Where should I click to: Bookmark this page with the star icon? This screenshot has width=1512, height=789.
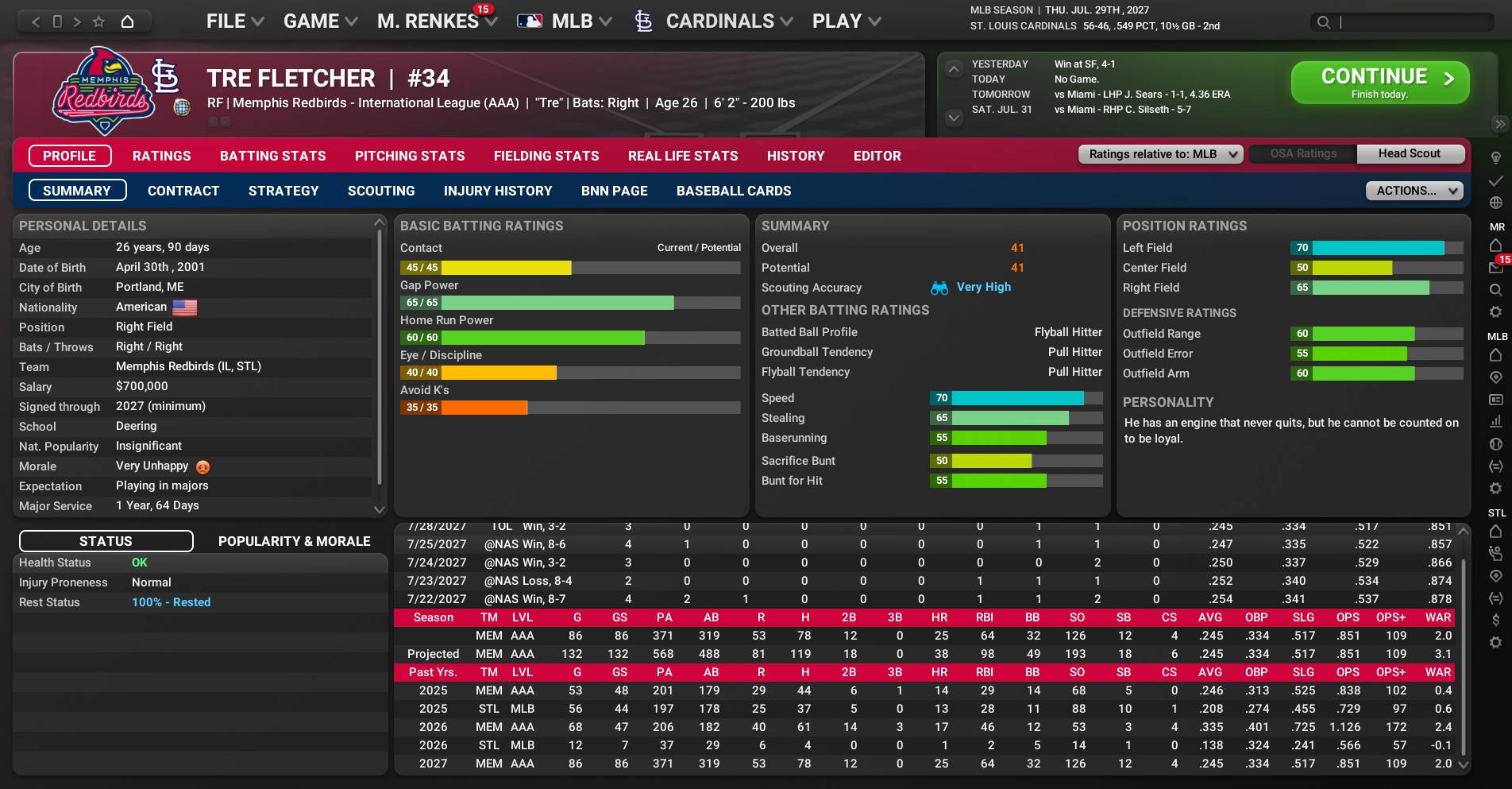pyautogui.click(x=98, y=21)
